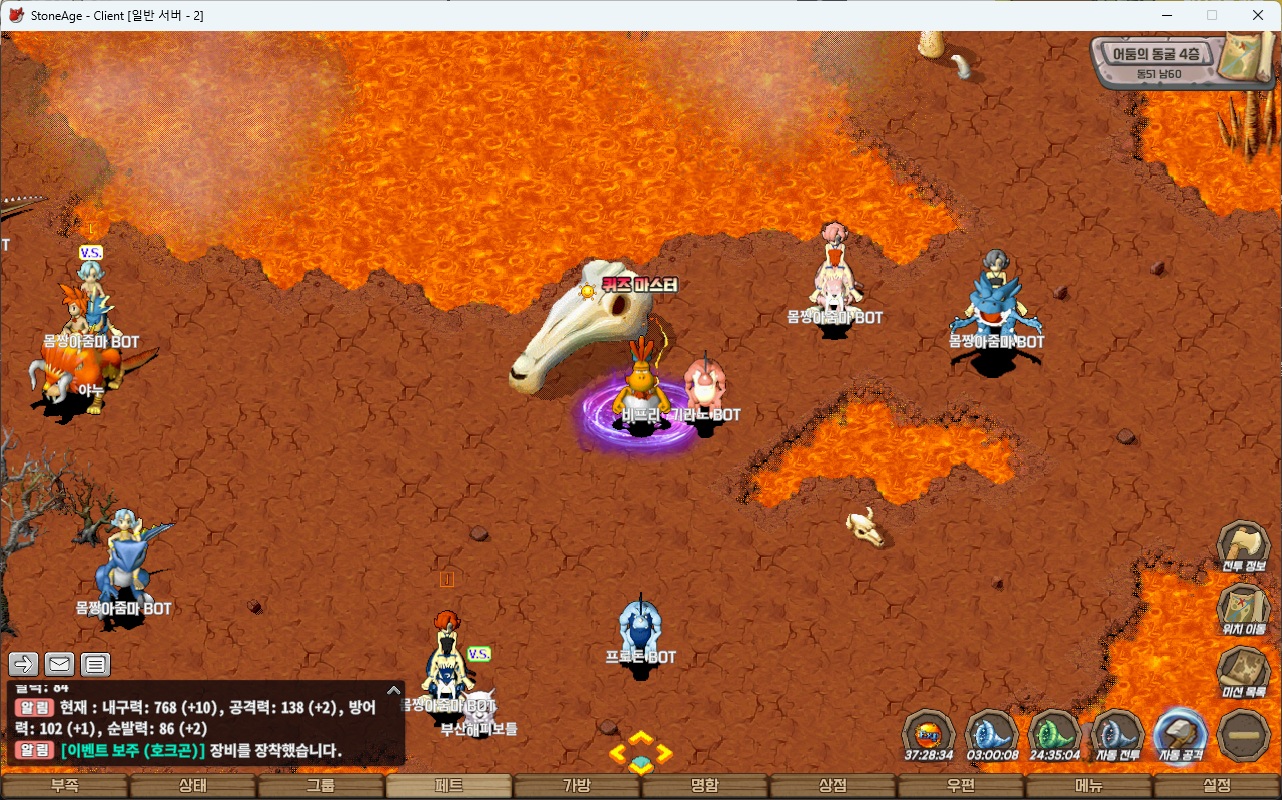Open the 메뉴 (menu) button

point(1089,786)
